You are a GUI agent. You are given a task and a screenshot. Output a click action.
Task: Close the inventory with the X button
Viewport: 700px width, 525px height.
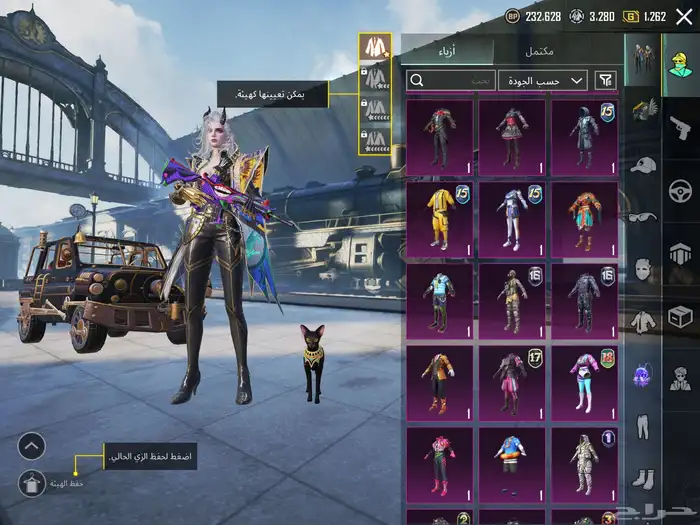pyautogui.click(x=684, y=16)
